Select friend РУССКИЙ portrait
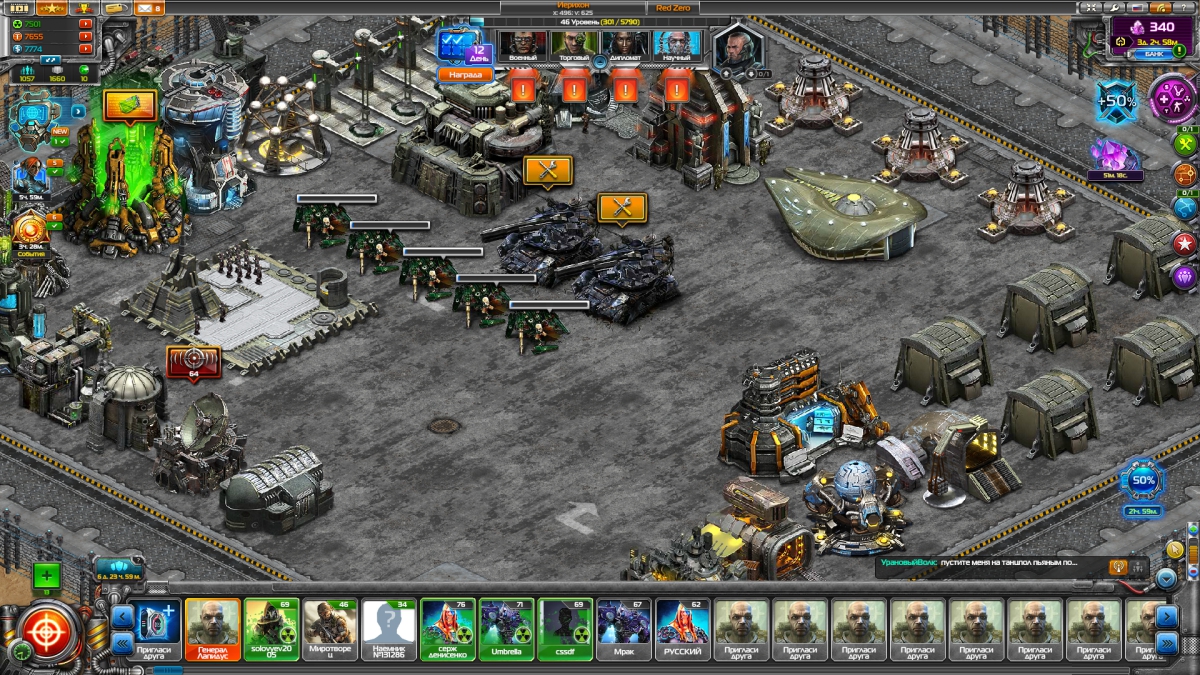1200x675 pixels. (x=683, y=629)
